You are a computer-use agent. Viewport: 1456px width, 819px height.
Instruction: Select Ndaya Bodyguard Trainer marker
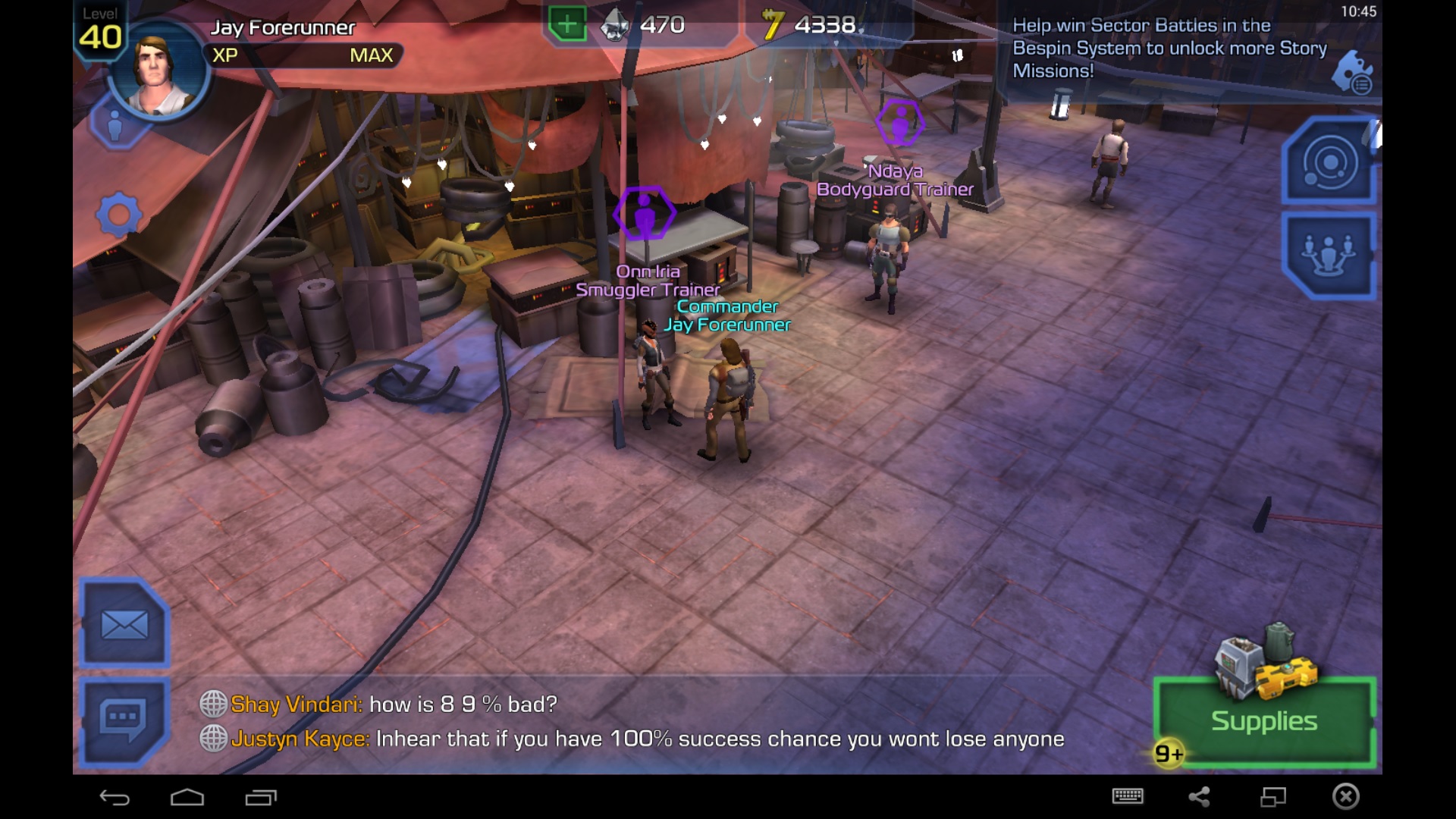click(899, 122)
